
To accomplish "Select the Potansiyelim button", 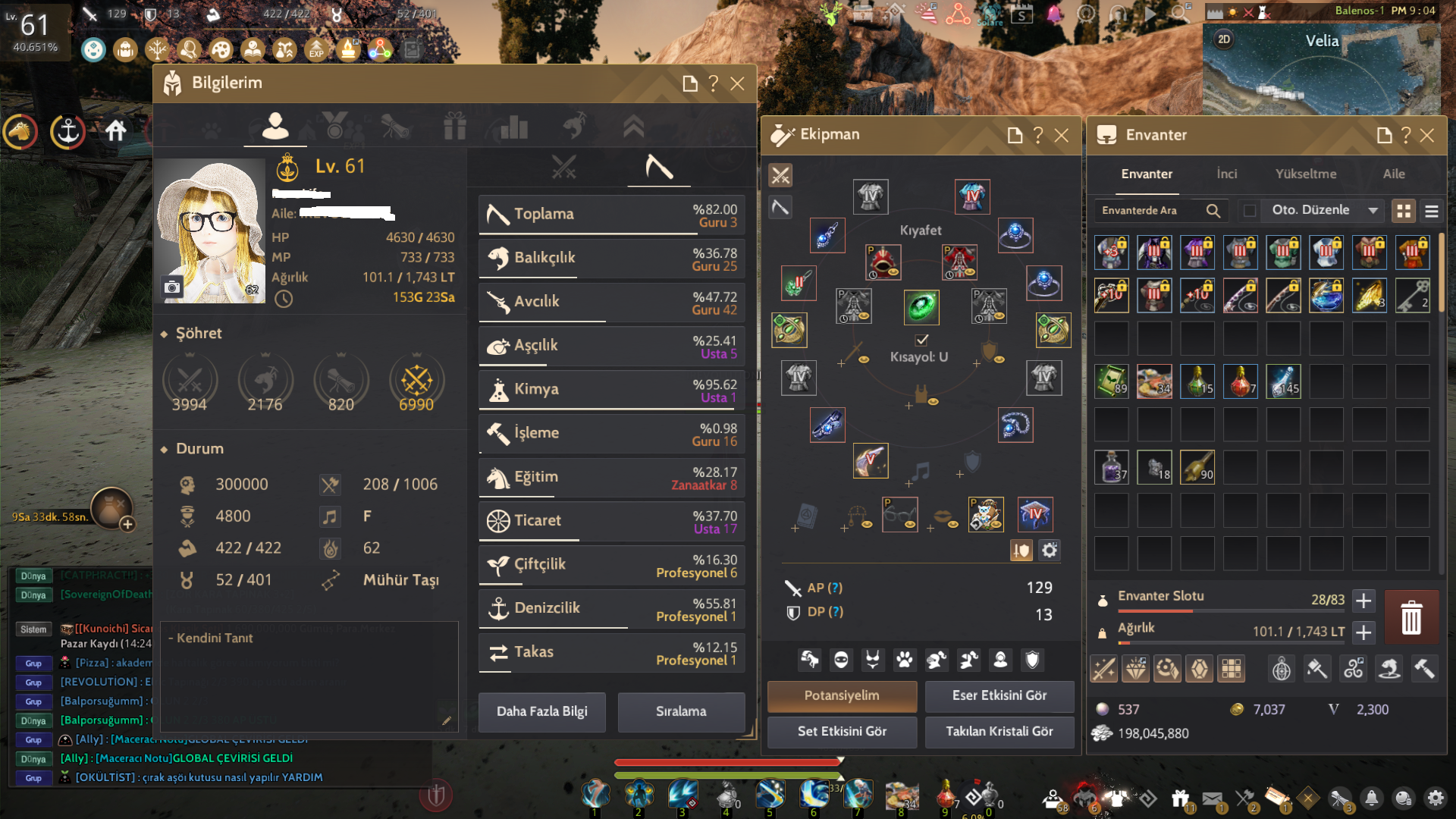I will tap(842, 695).
